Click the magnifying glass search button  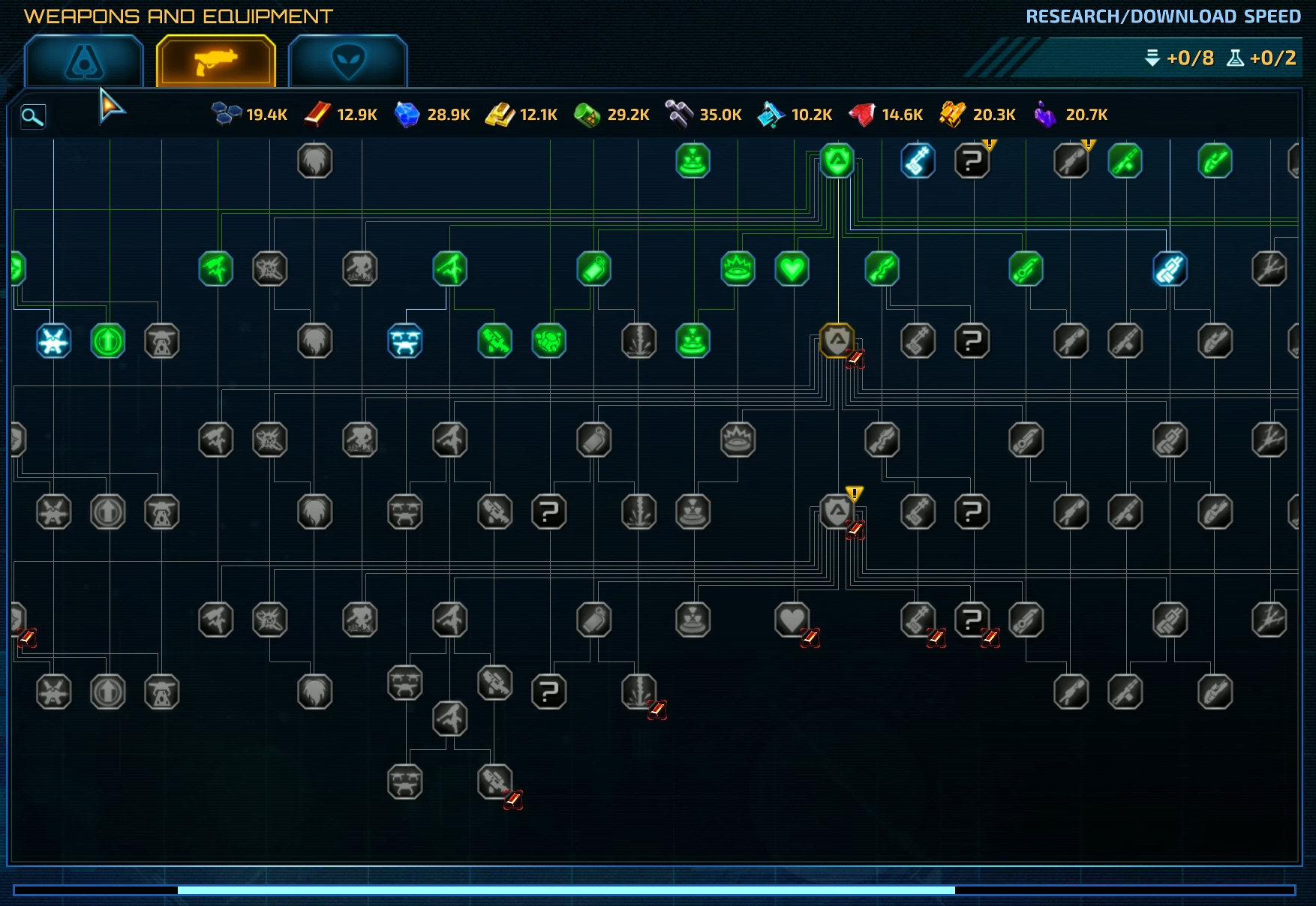coord(33,116)
